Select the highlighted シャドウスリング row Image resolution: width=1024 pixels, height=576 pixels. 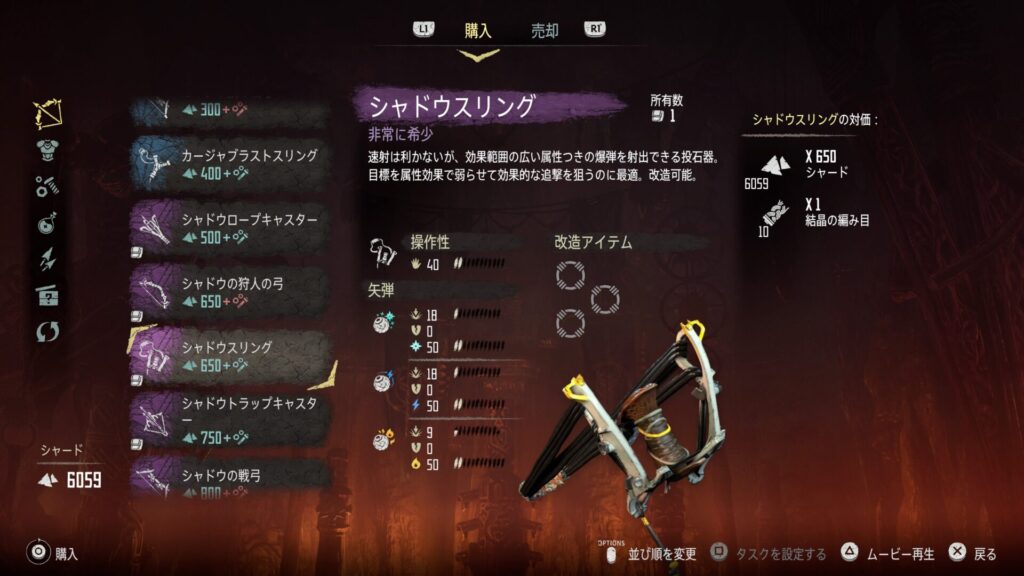point(229,356)
